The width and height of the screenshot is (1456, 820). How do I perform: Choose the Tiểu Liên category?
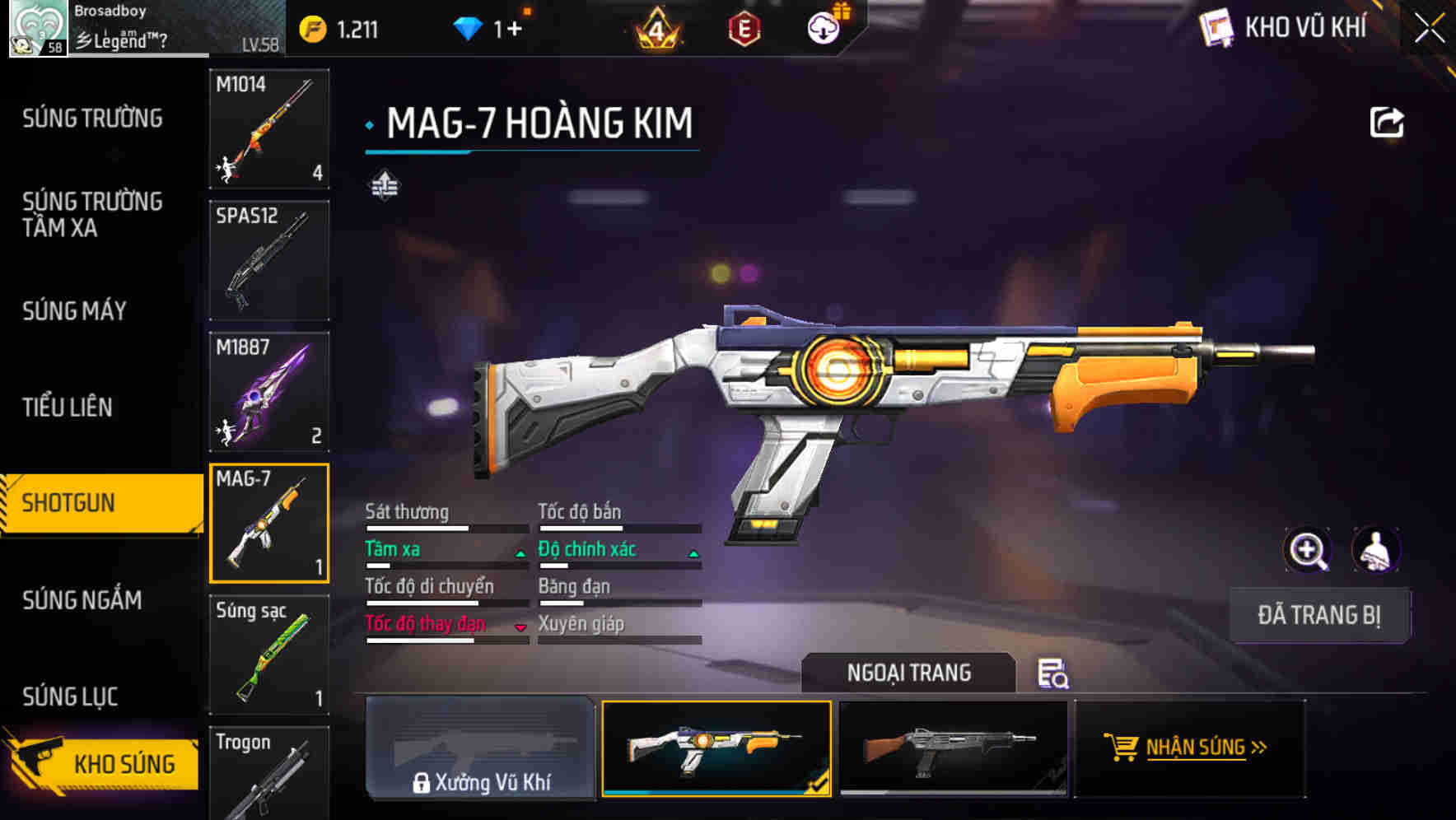[x=68, y=407]
